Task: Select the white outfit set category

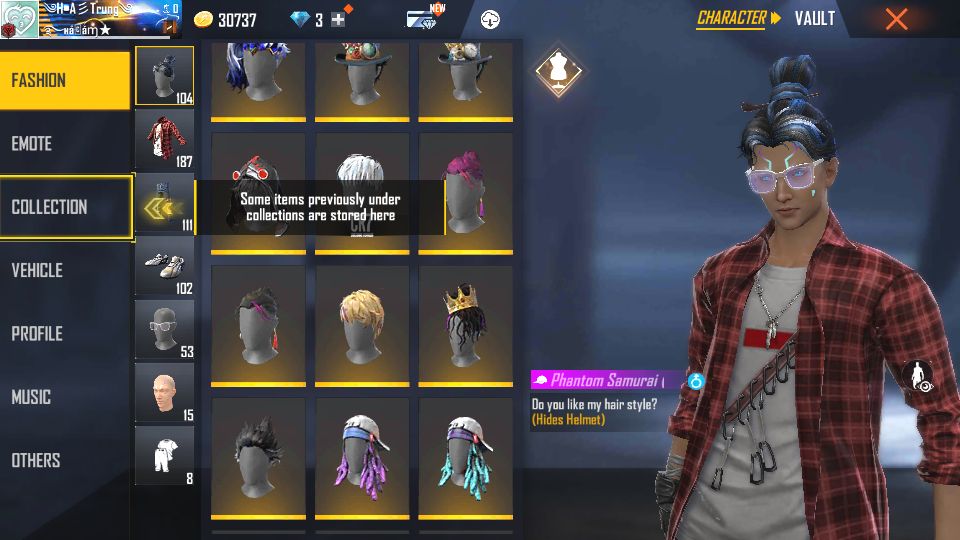Action: tap(164, 455)
